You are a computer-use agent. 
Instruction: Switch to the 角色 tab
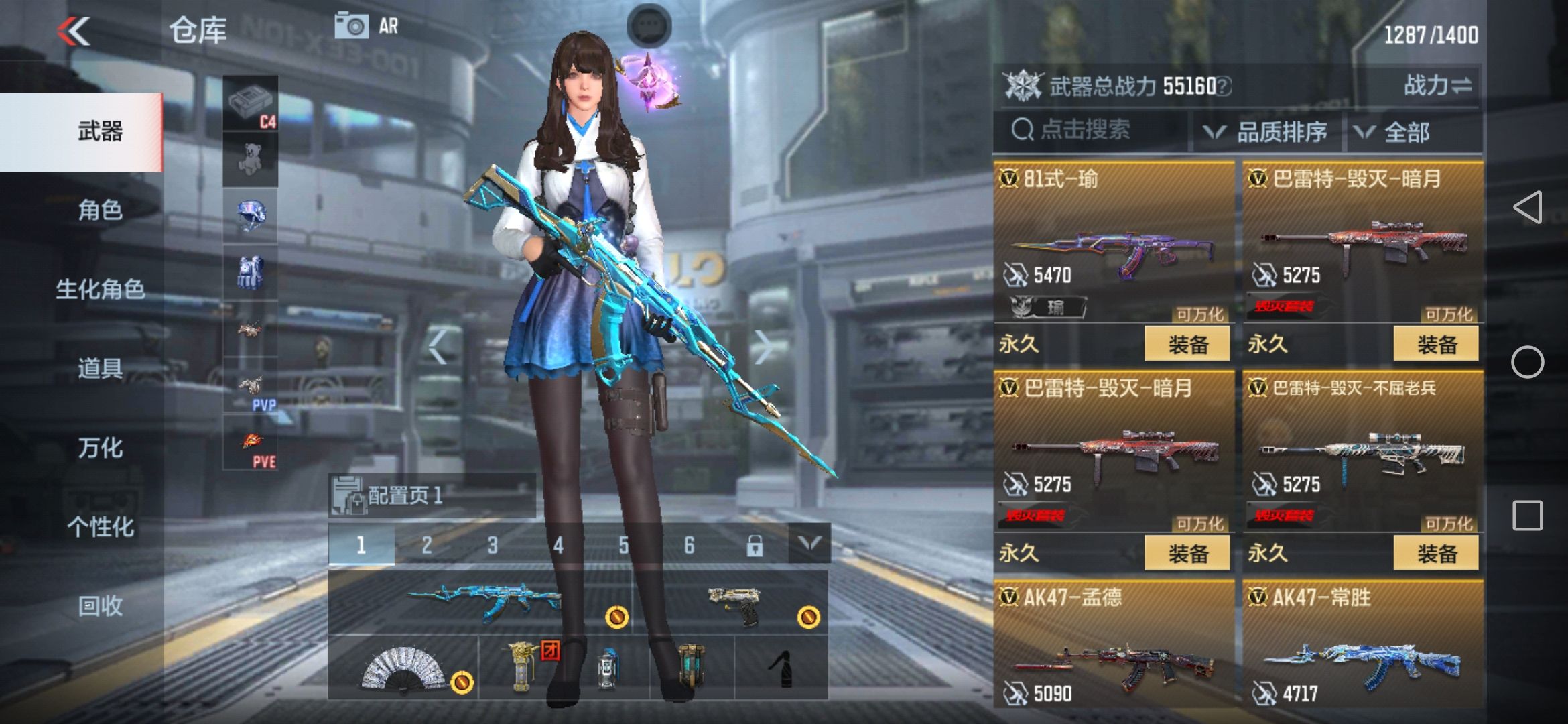102,210
